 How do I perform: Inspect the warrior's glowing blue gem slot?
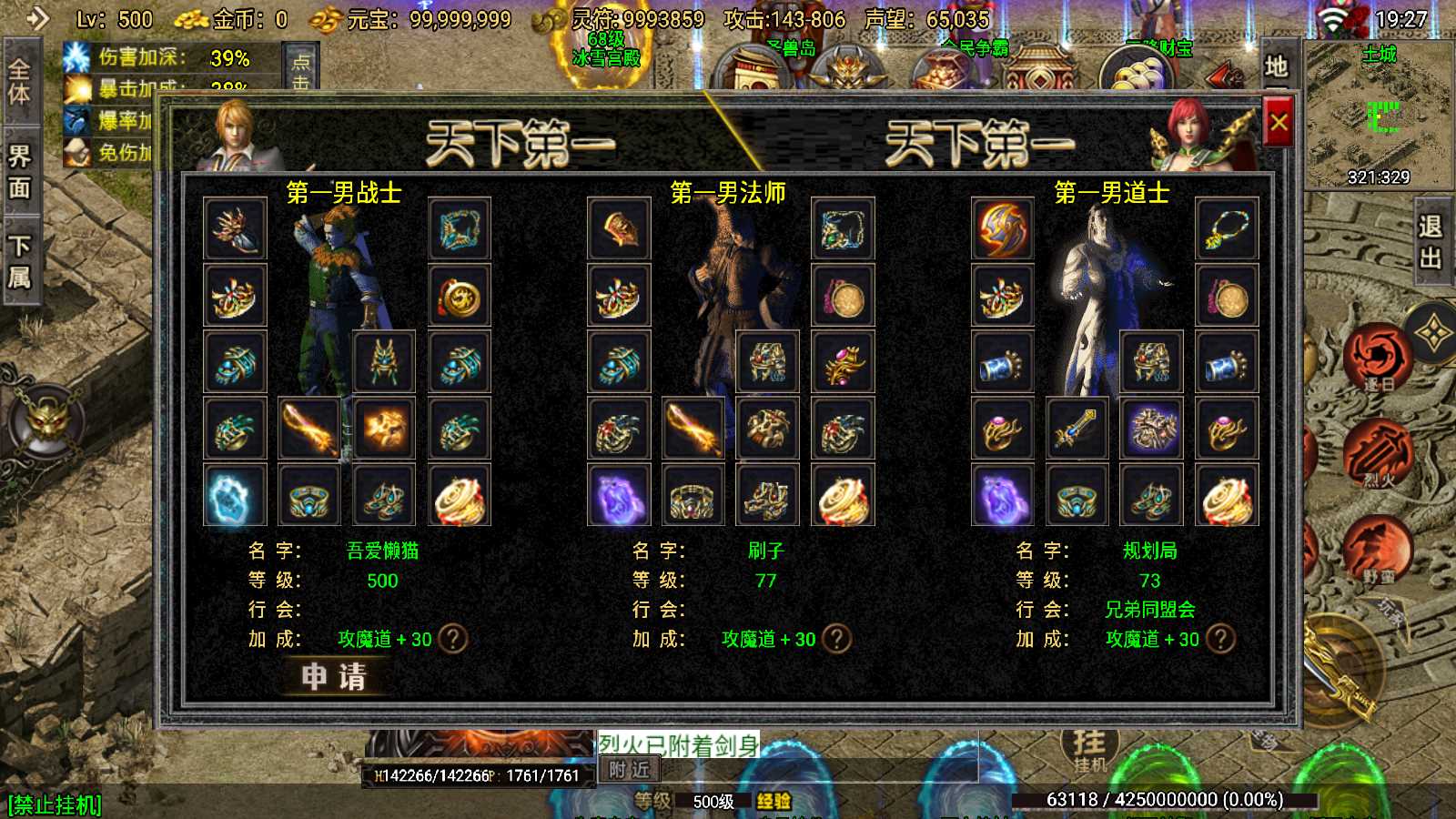point(235,496)
